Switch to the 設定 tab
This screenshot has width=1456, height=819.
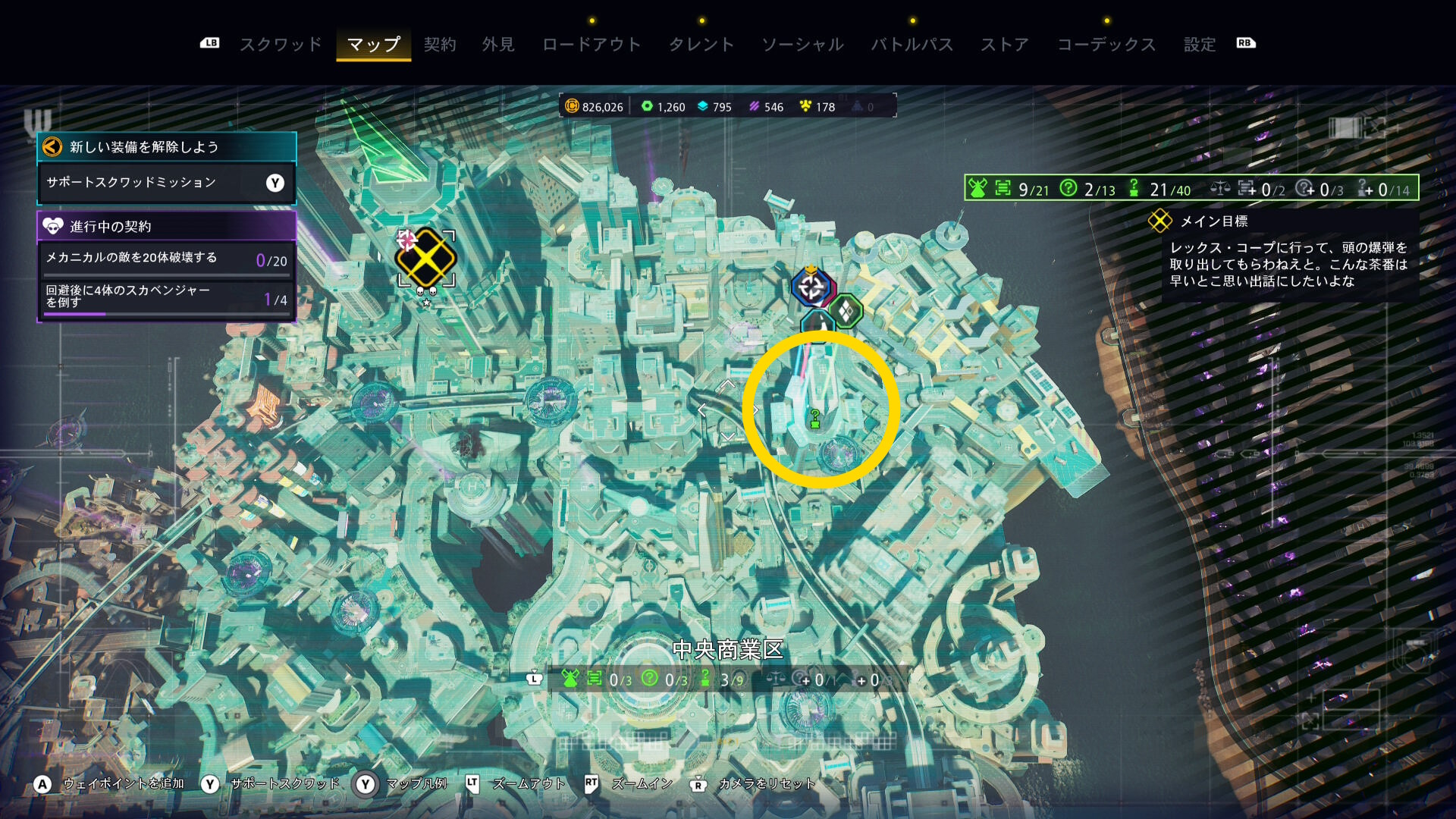pos(1200,44)
